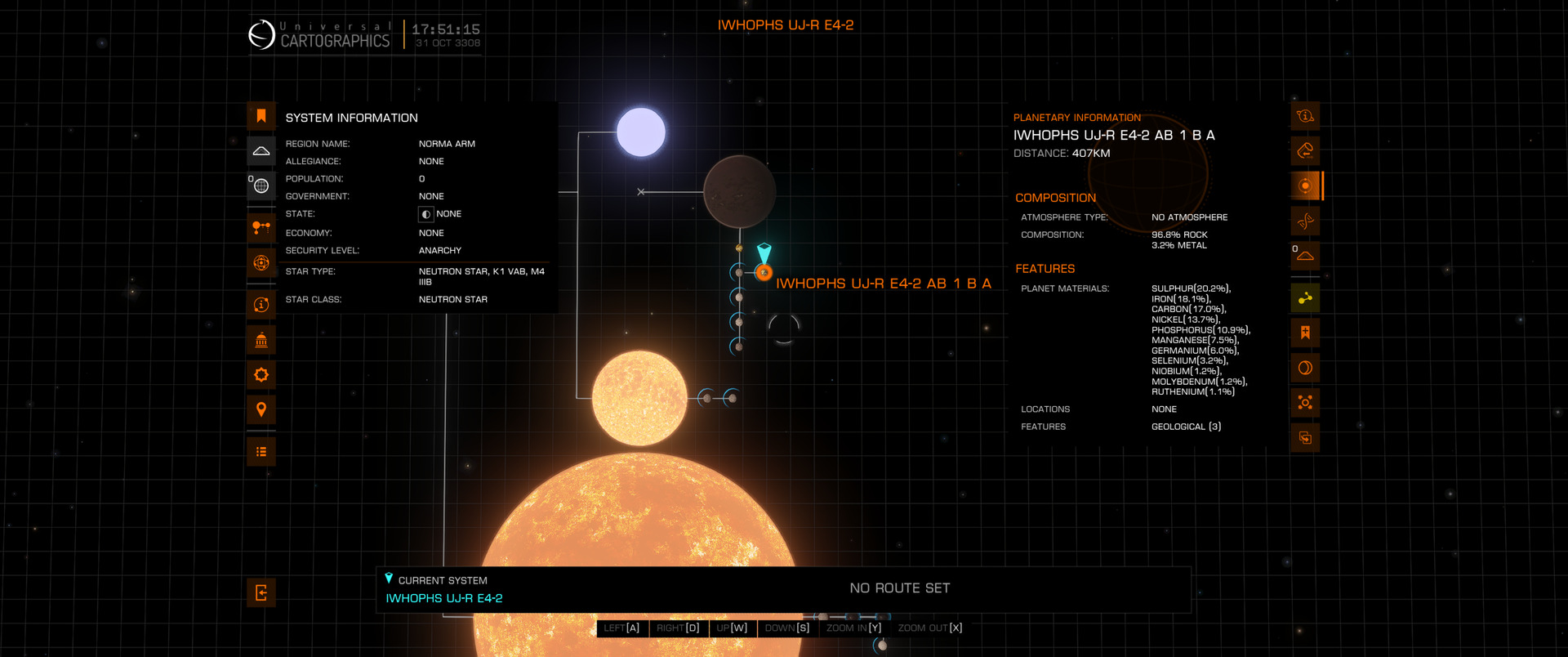The width and height of the screenshot is (1568, 657).
Task: Open the list view icon
Action: tap(261, 452)
